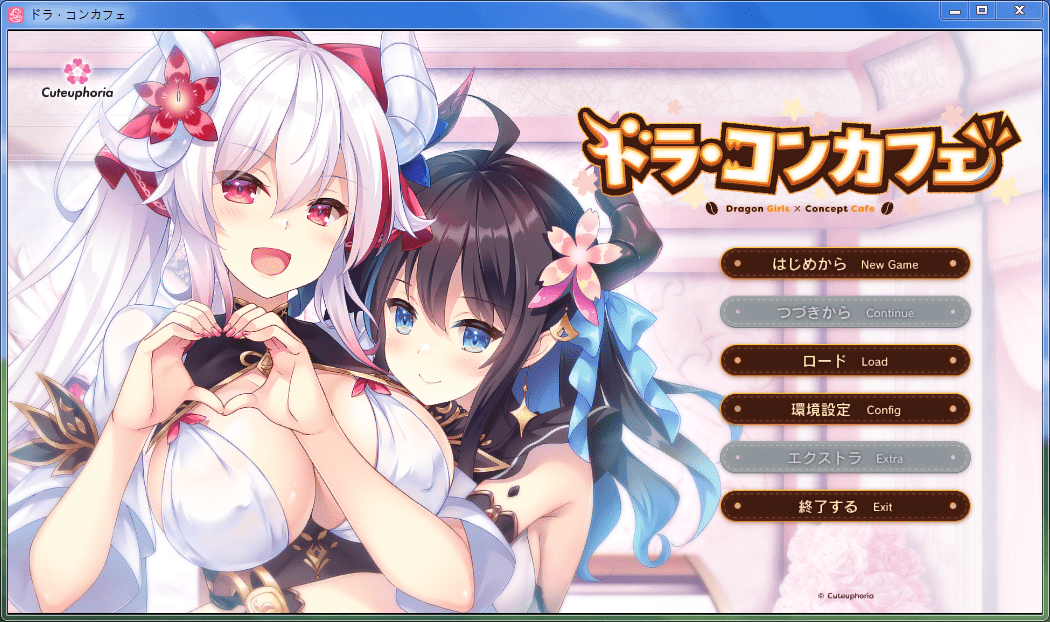Maximize the game window
The width and height of the screenshot is (1050, 622).
981,10
